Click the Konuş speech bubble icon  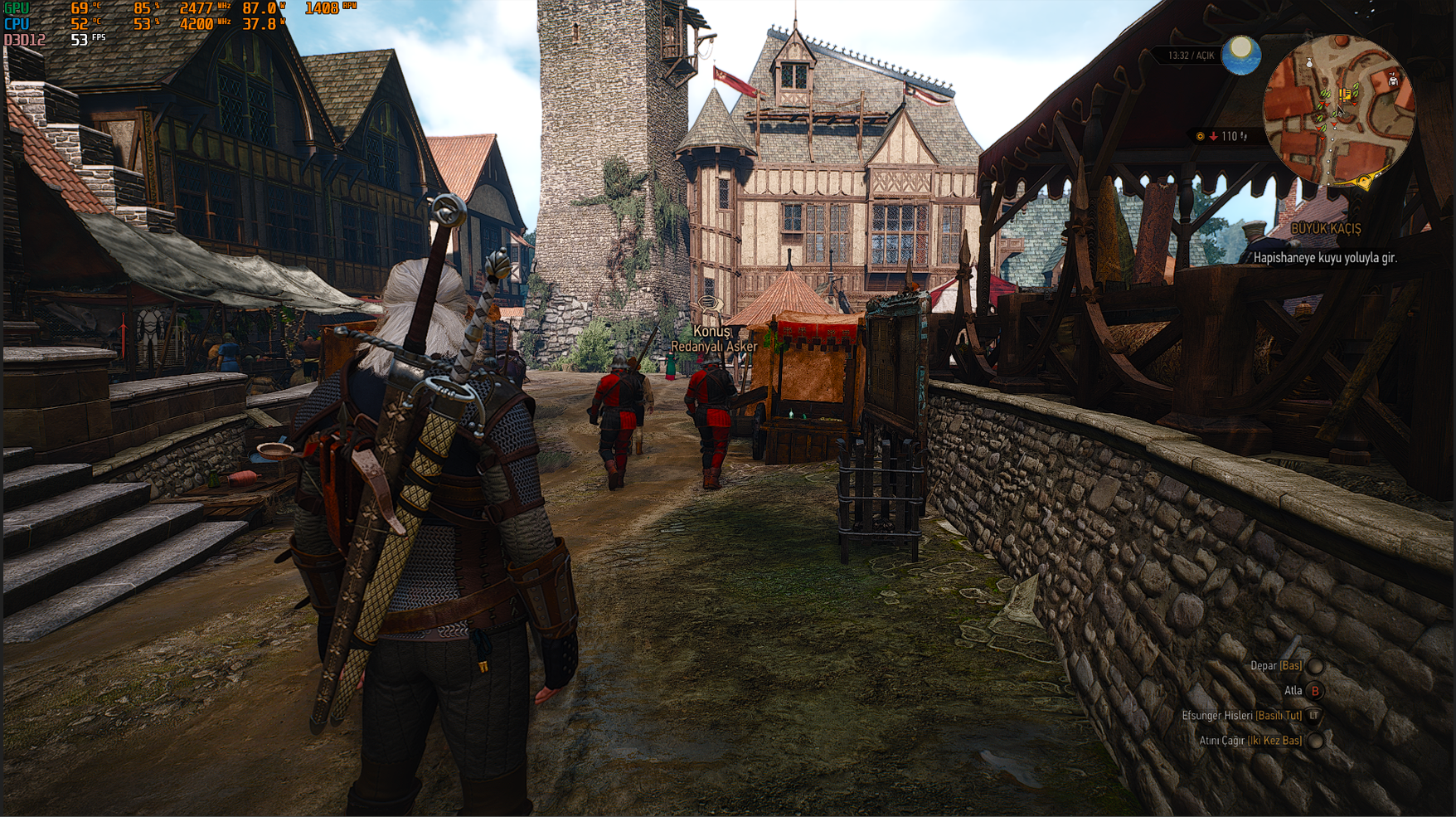(x=707, y=304)
